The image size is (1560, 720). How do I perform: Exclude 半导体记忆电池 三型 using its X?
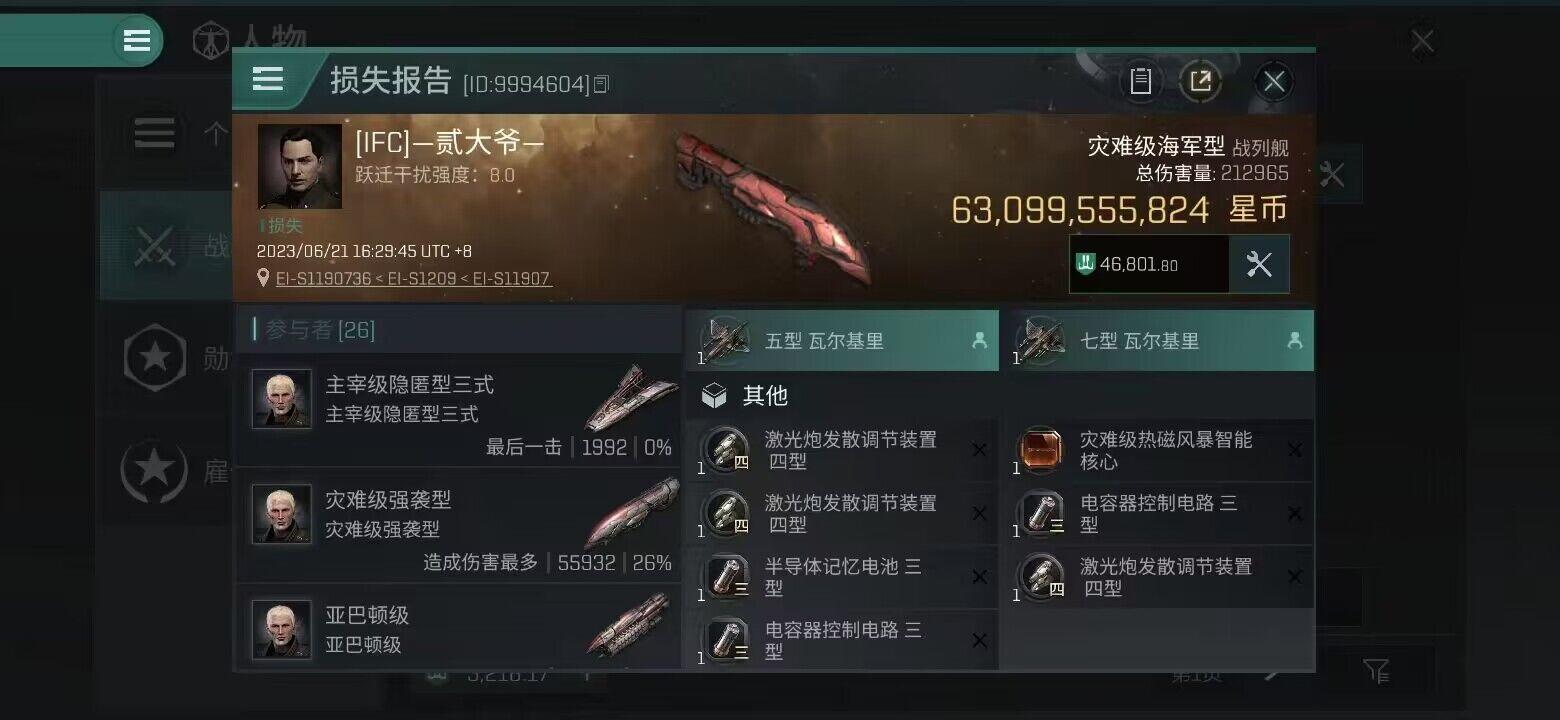[x=979, y=577]
